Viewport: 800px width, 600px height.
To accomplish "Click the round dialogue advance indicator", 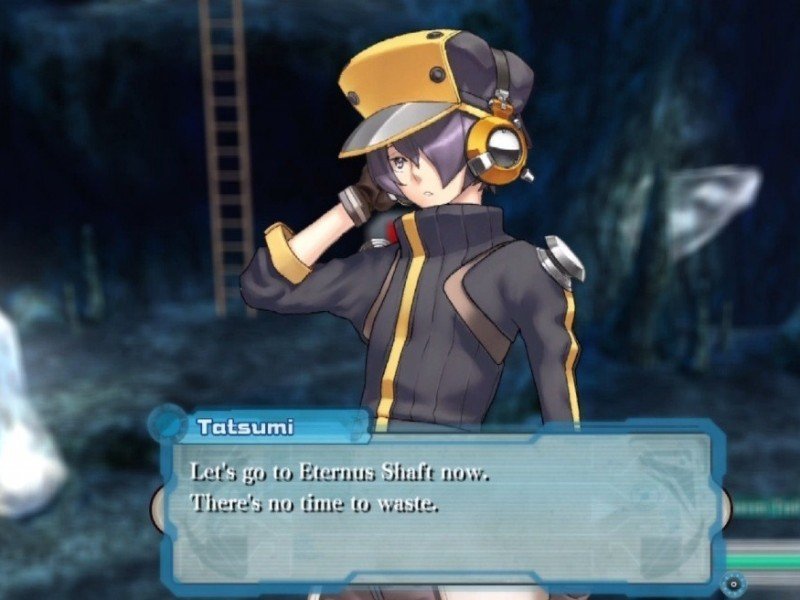I will coord(735,582).
